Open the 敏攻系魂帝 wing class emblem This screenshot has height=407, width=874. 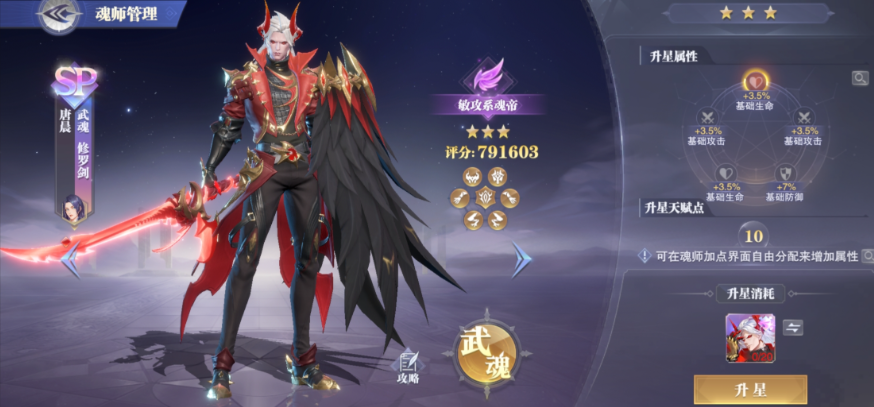(x=489, y=77)
